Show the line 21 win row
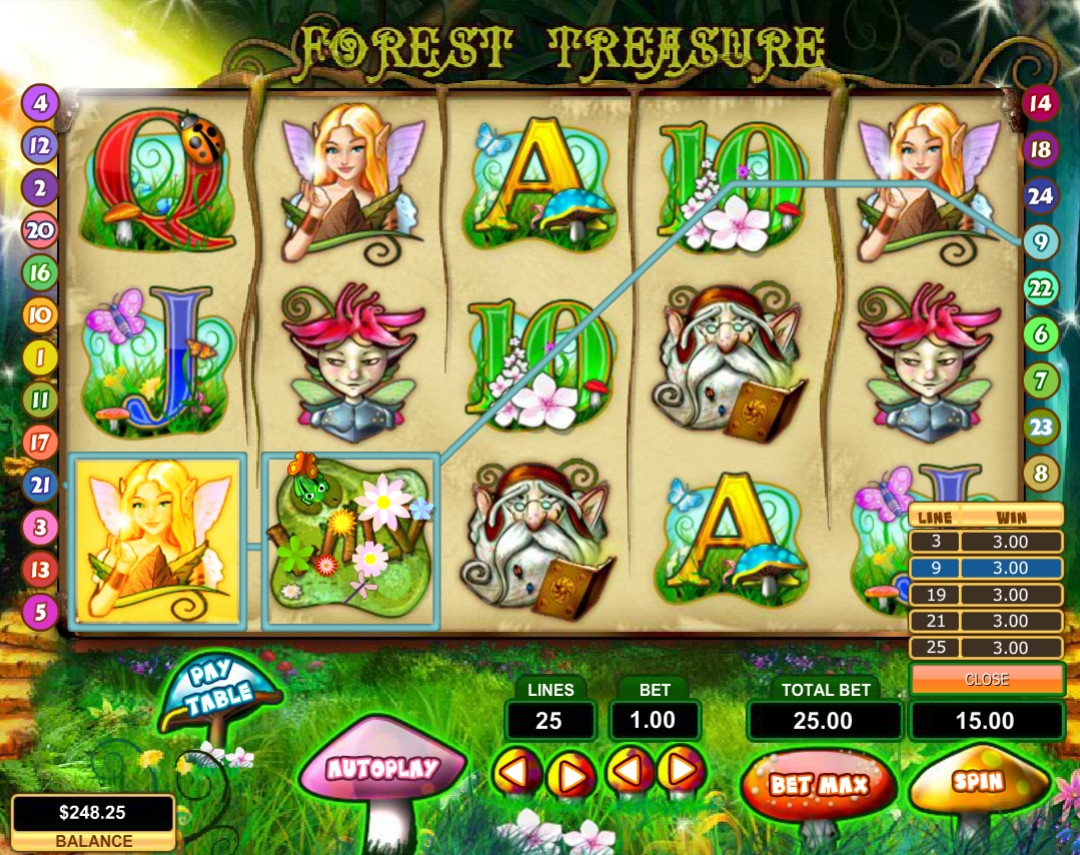This screenshot has height=855, width=1080. tap(986, 621)
